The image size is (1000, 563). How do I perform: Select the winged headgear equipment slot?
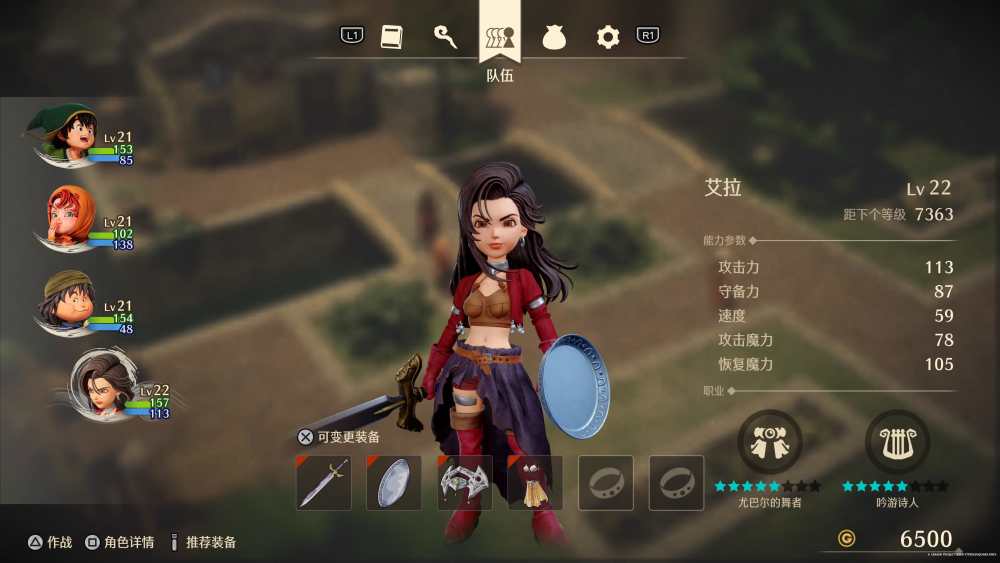click(x=465, y=483)
